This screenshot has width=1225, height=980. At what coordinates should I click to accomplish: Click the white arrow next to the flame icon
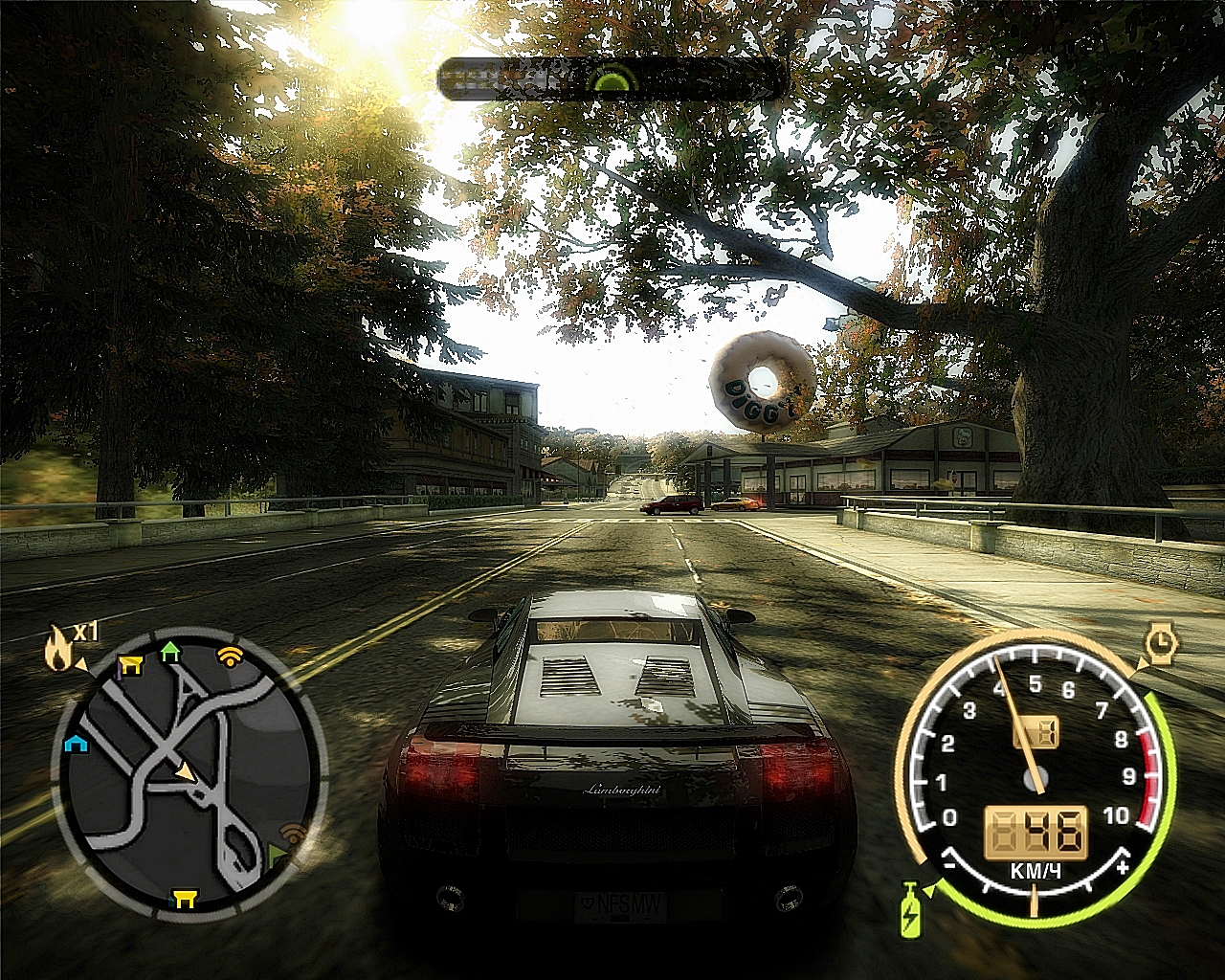(82, 664)
